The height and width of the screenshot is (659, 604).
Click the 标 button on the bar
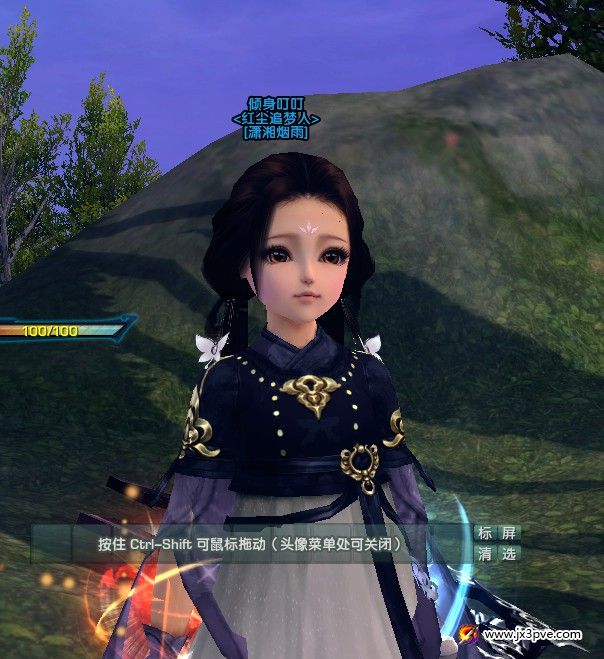click(485, 533)
